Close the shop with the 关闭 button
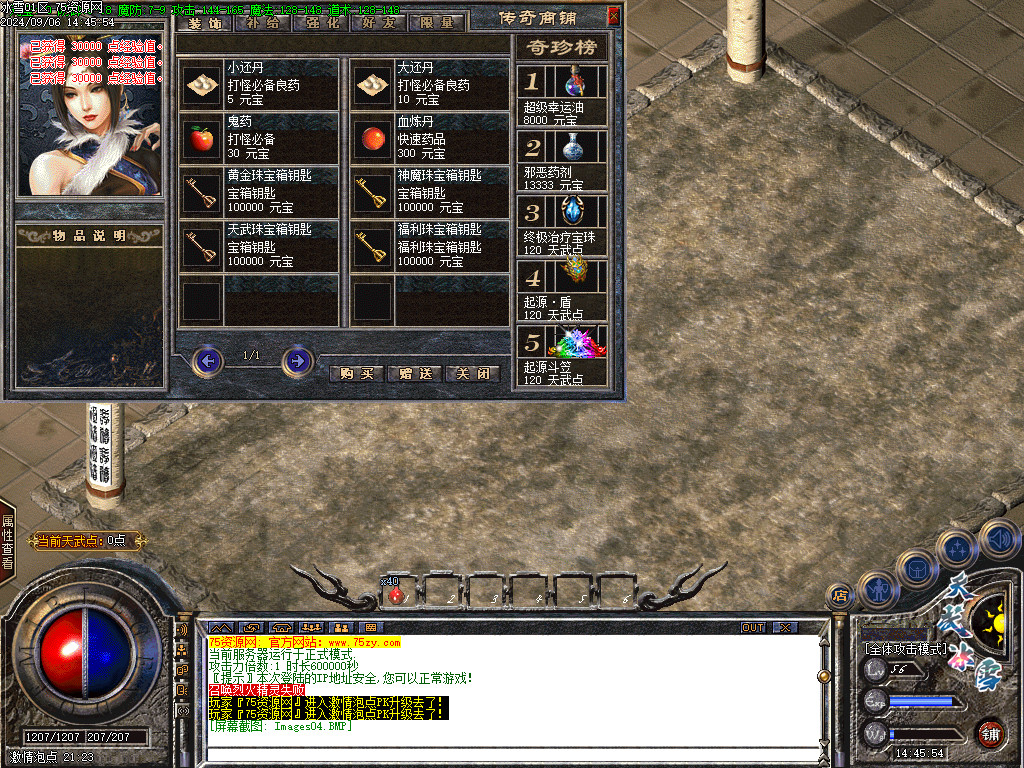The width and height of the screenshot is (1024, 768). click(x=472, y=374)
